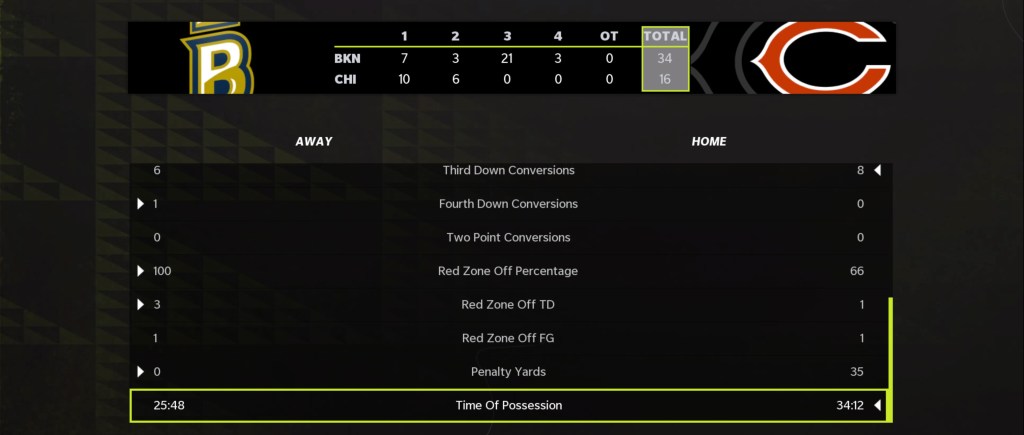
Task: Choose the Two Point Conversions stat row
Action: point(509,238)
